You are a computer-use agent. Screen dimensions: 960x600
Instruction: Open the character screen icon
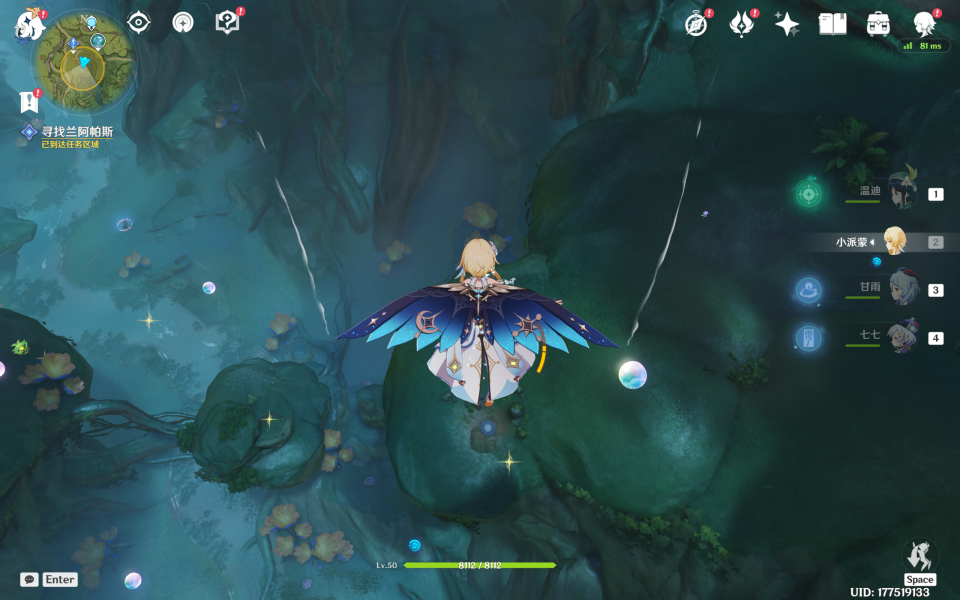point(925,25)
